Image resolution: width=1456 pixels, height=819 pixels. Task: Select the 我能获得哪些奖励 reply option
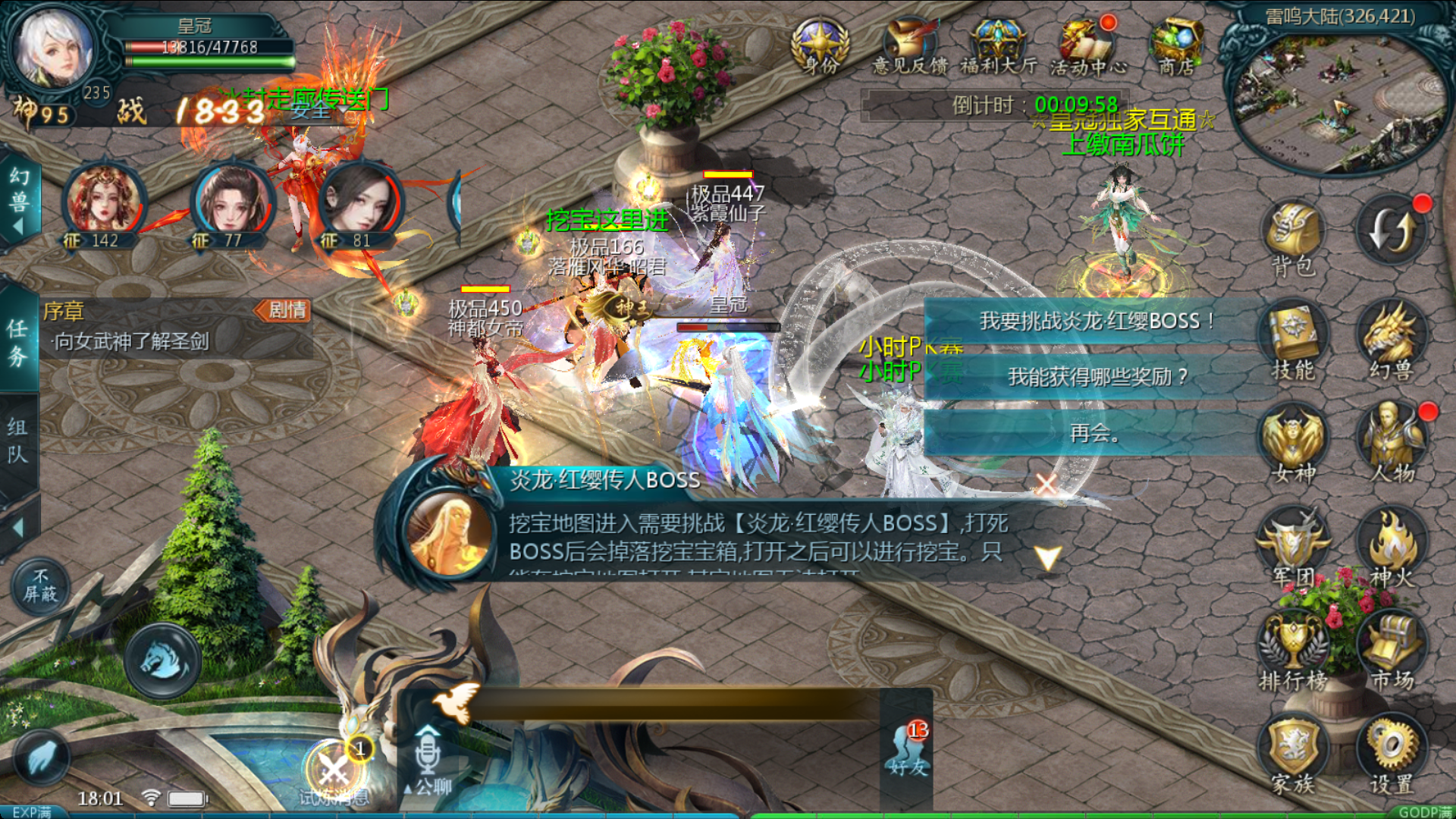1097,377
